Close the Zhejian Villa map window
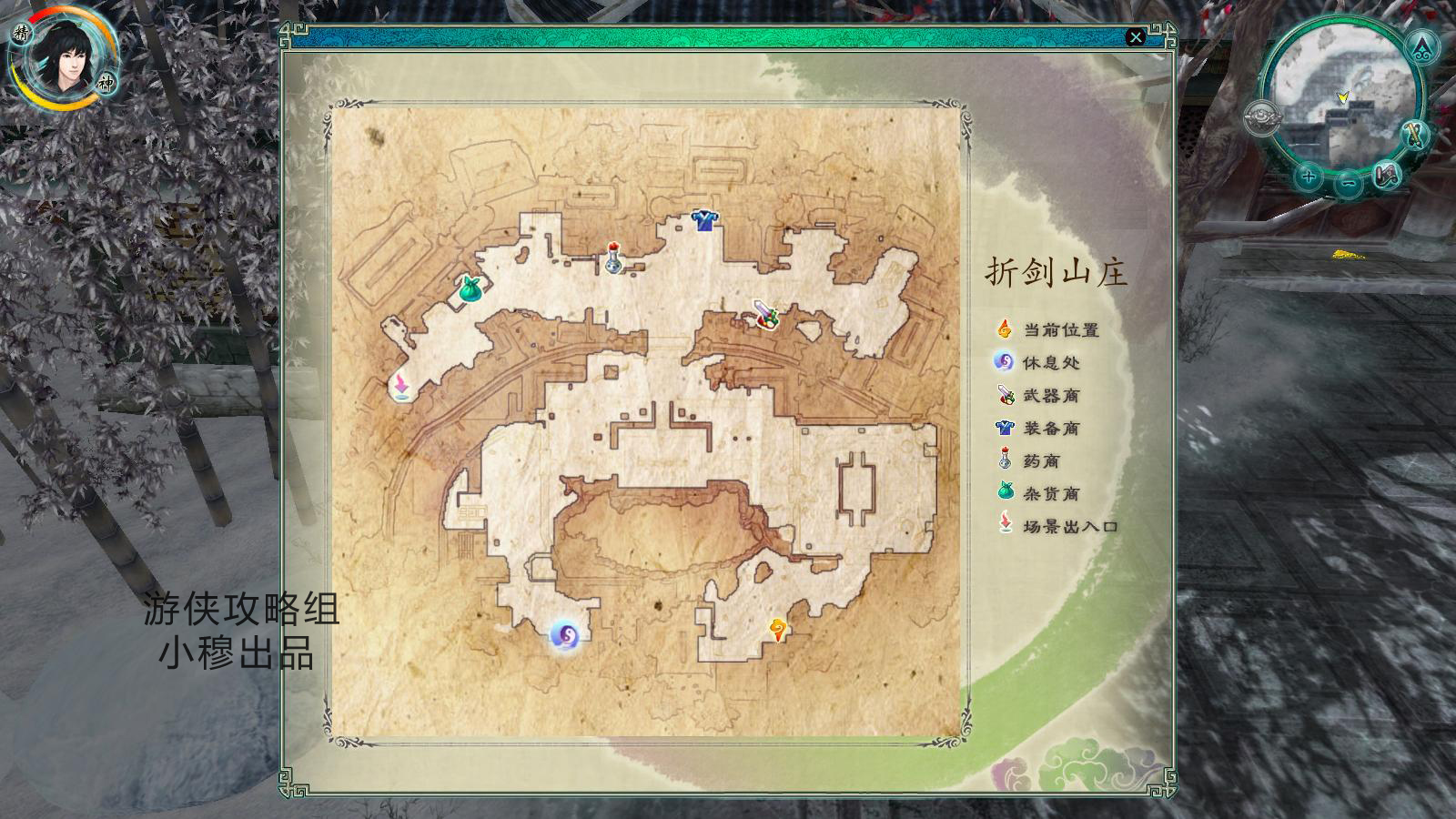Image resolution: width=1456 pixels, height=819 pixels. (x=1135, y=37)
